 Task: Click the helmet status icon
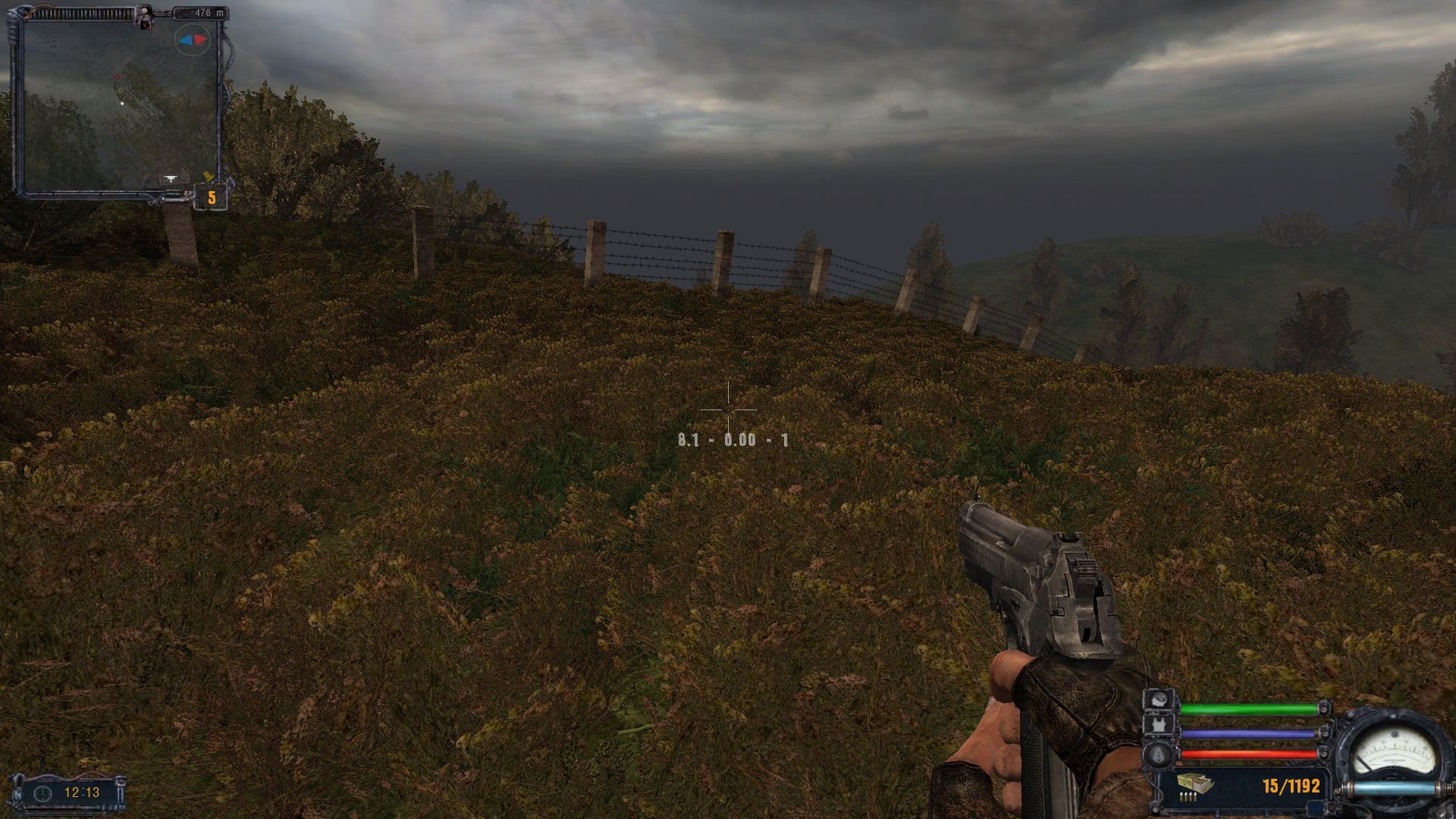[x=1159, y=699]
